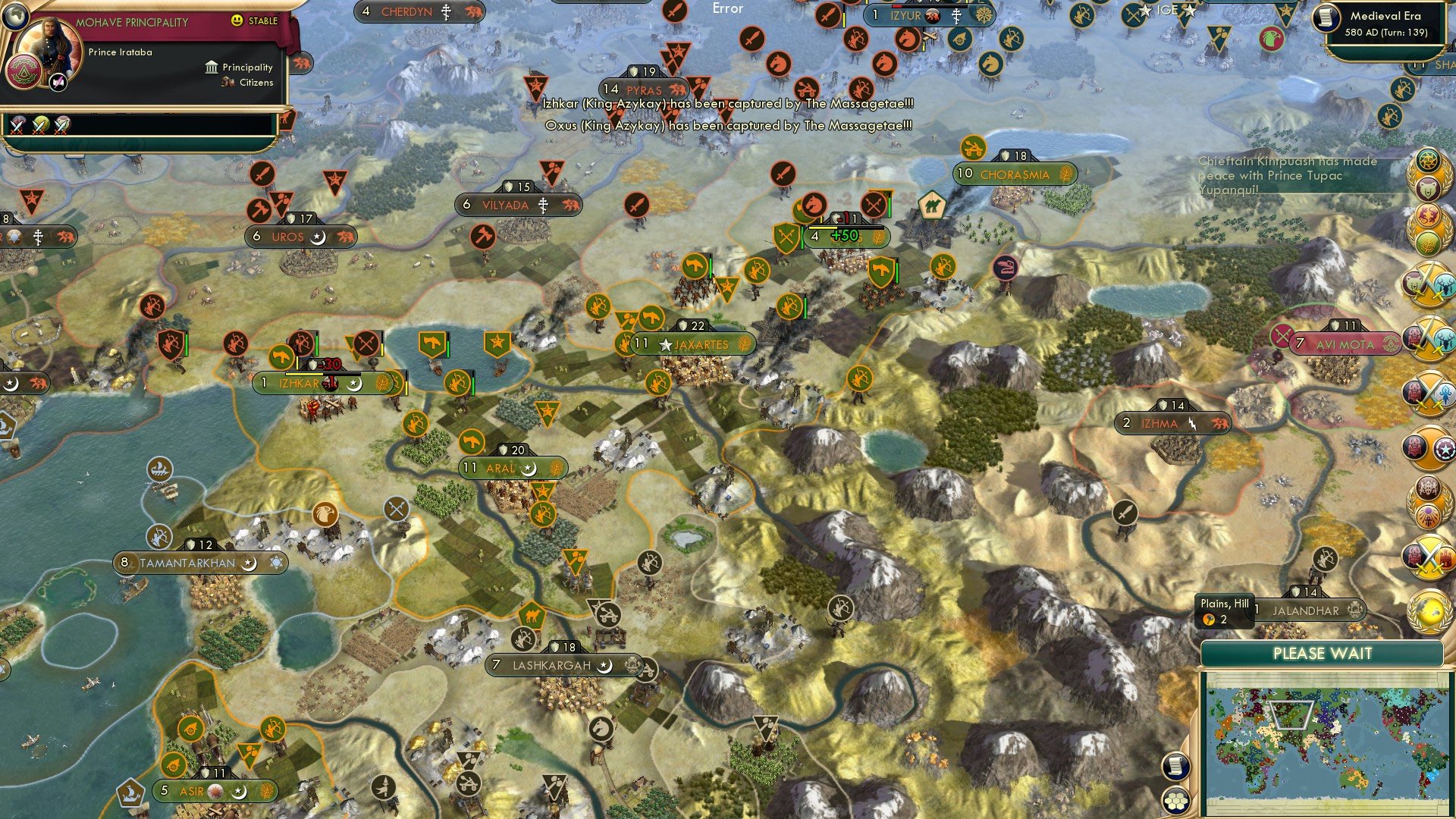Click the PLEASE WAIT button
The height and width of the screenshot is (819, 1456).
(1323, 653)
